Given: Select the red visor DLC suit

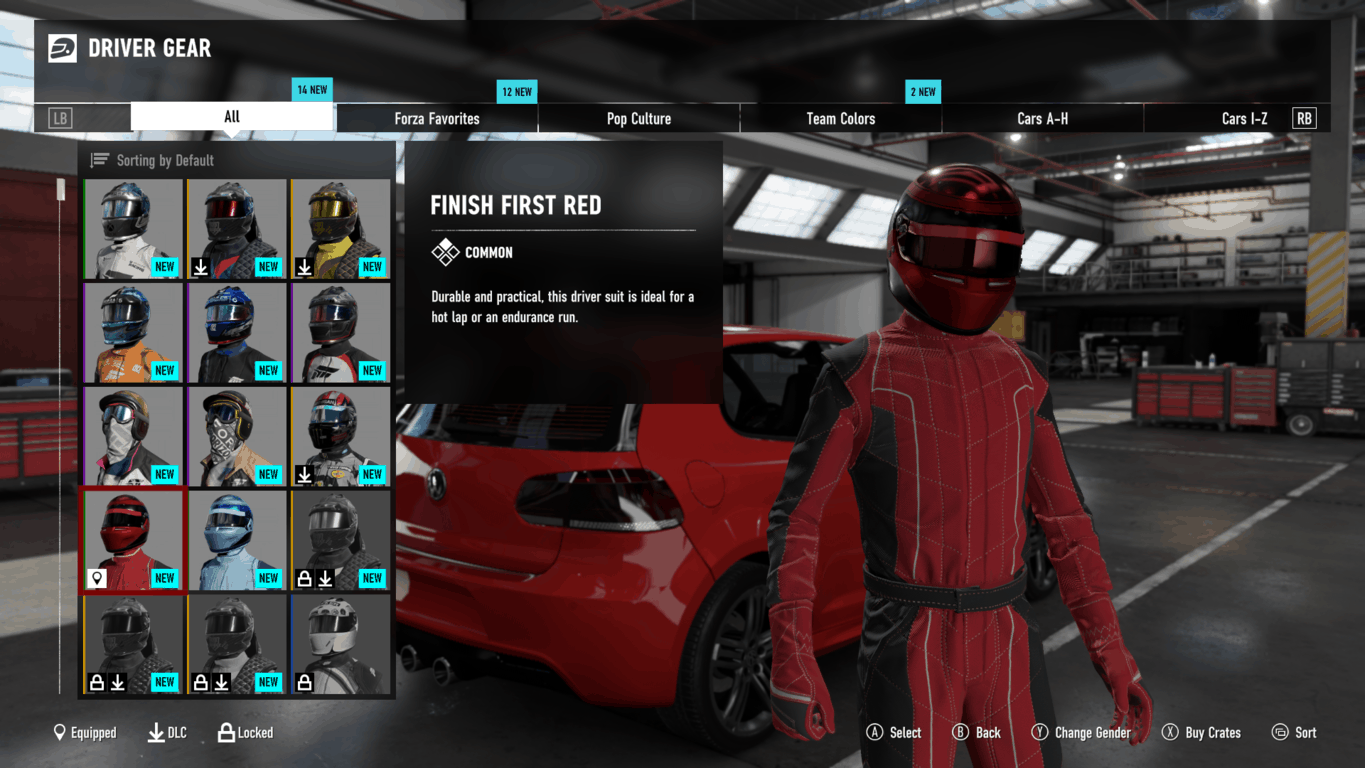Looking at the screenshot, I should point(237,229).
